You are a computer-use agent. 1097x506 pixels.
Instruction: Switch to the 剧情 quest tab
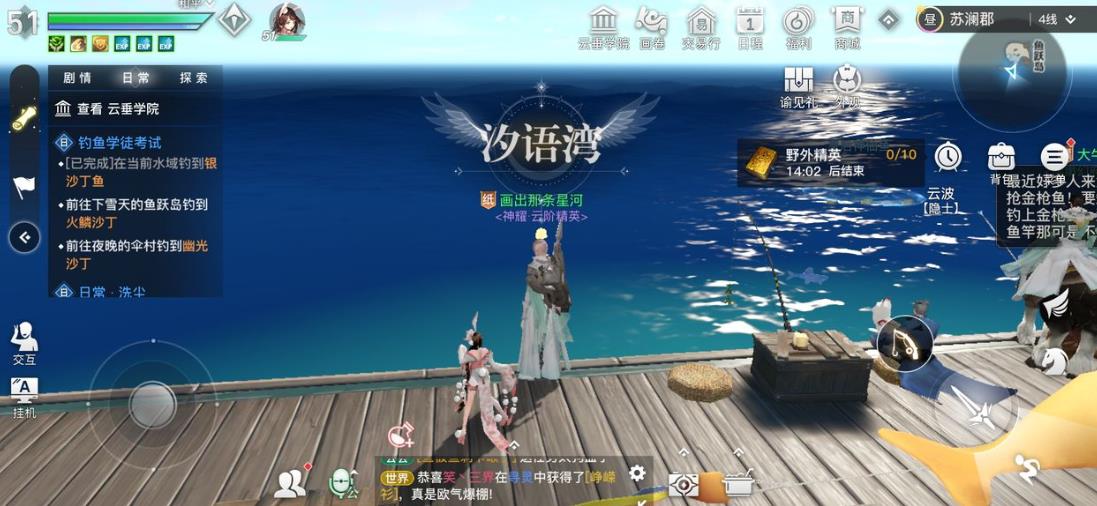click(77, 78)
